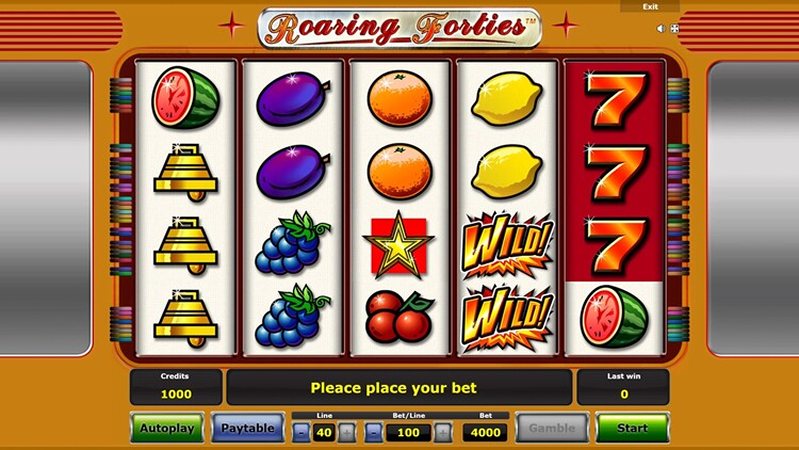Lower the Bet/Line amount
The width and height of the screenshot is (799, 450).
click(373, 433)
